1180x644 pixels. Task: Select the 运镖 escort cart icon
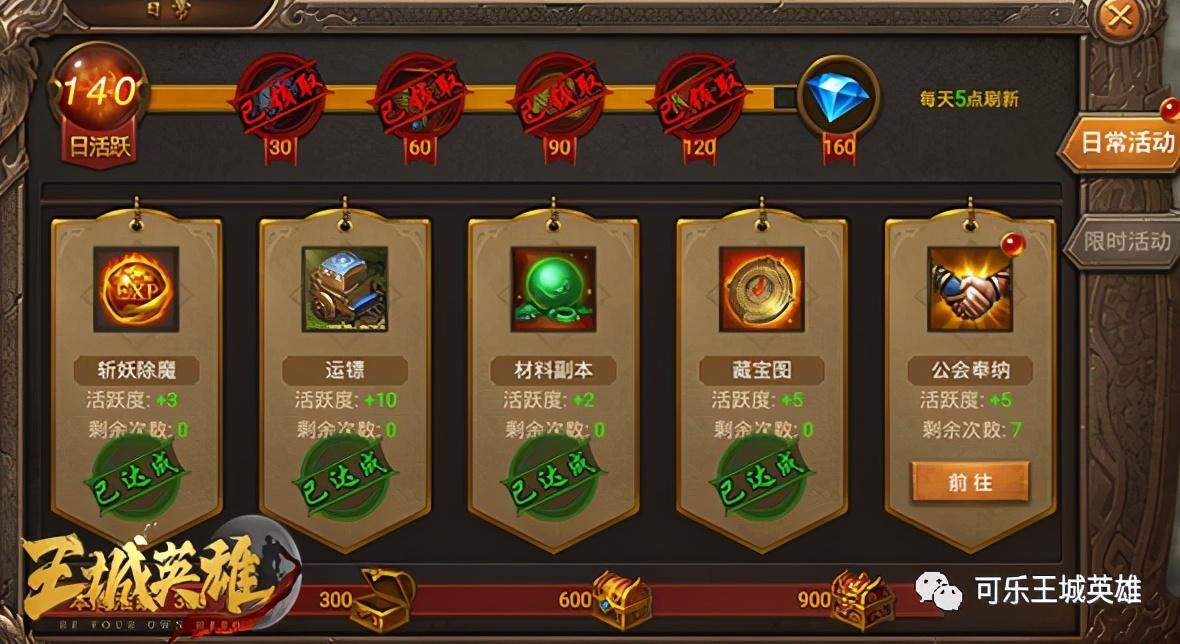coord(344,290)
